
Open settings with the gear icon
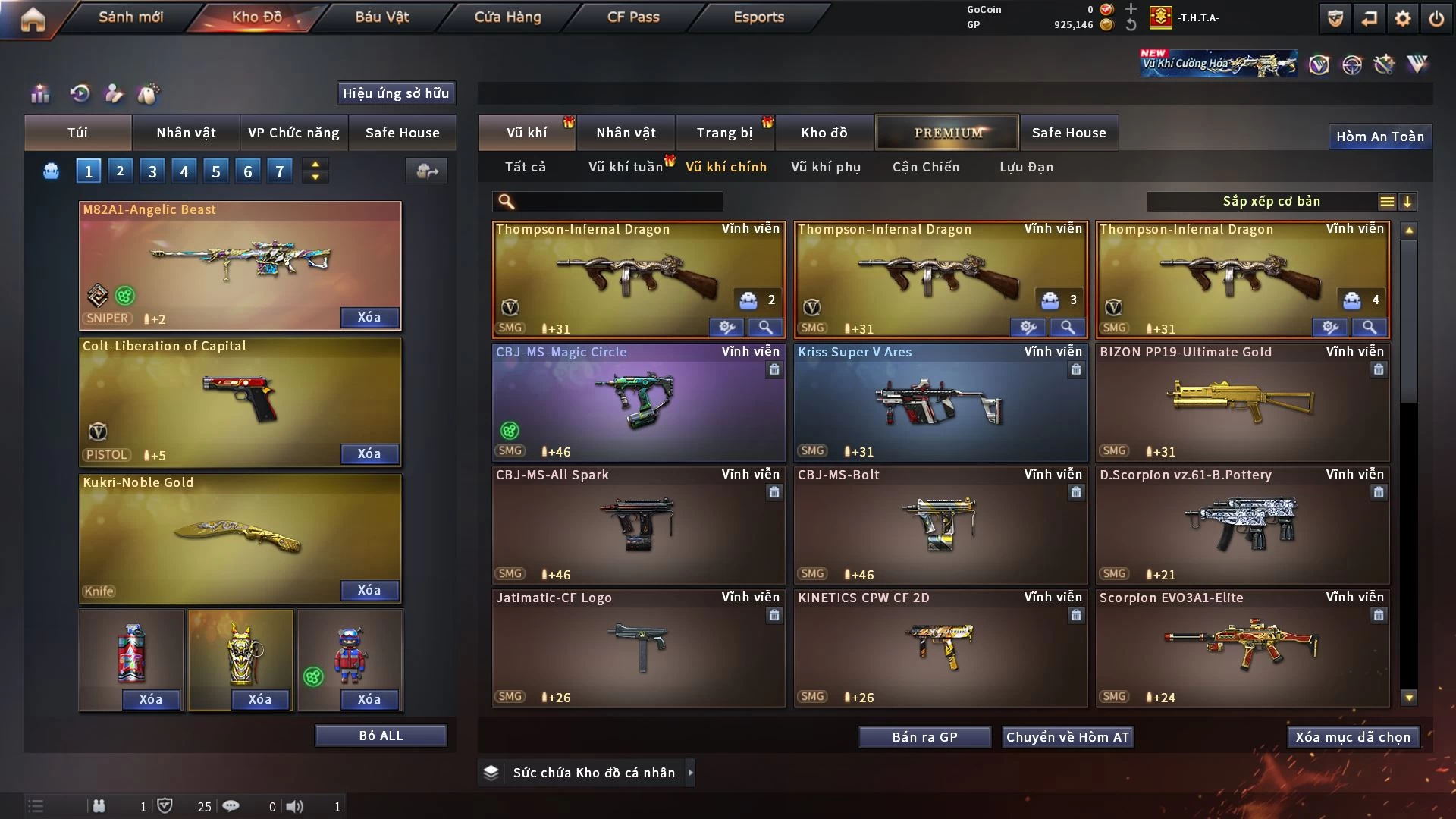click(x=1403, y=19)
